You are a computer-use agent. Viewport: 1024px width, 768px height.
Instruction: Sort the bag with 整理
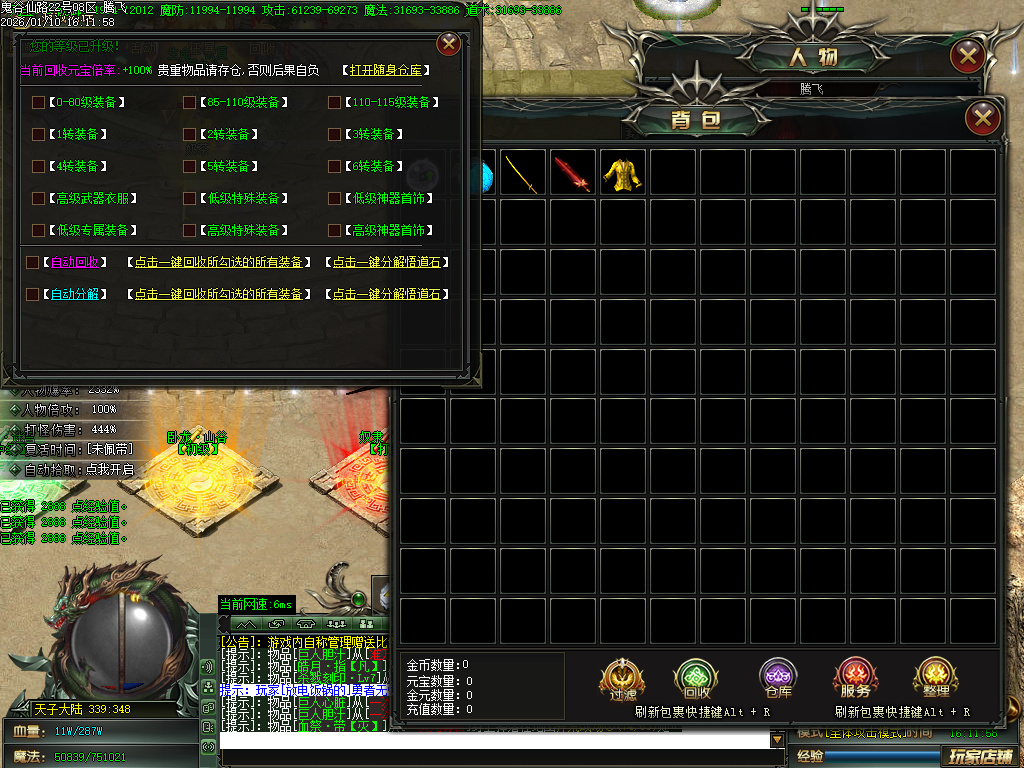tap(935, 680)
